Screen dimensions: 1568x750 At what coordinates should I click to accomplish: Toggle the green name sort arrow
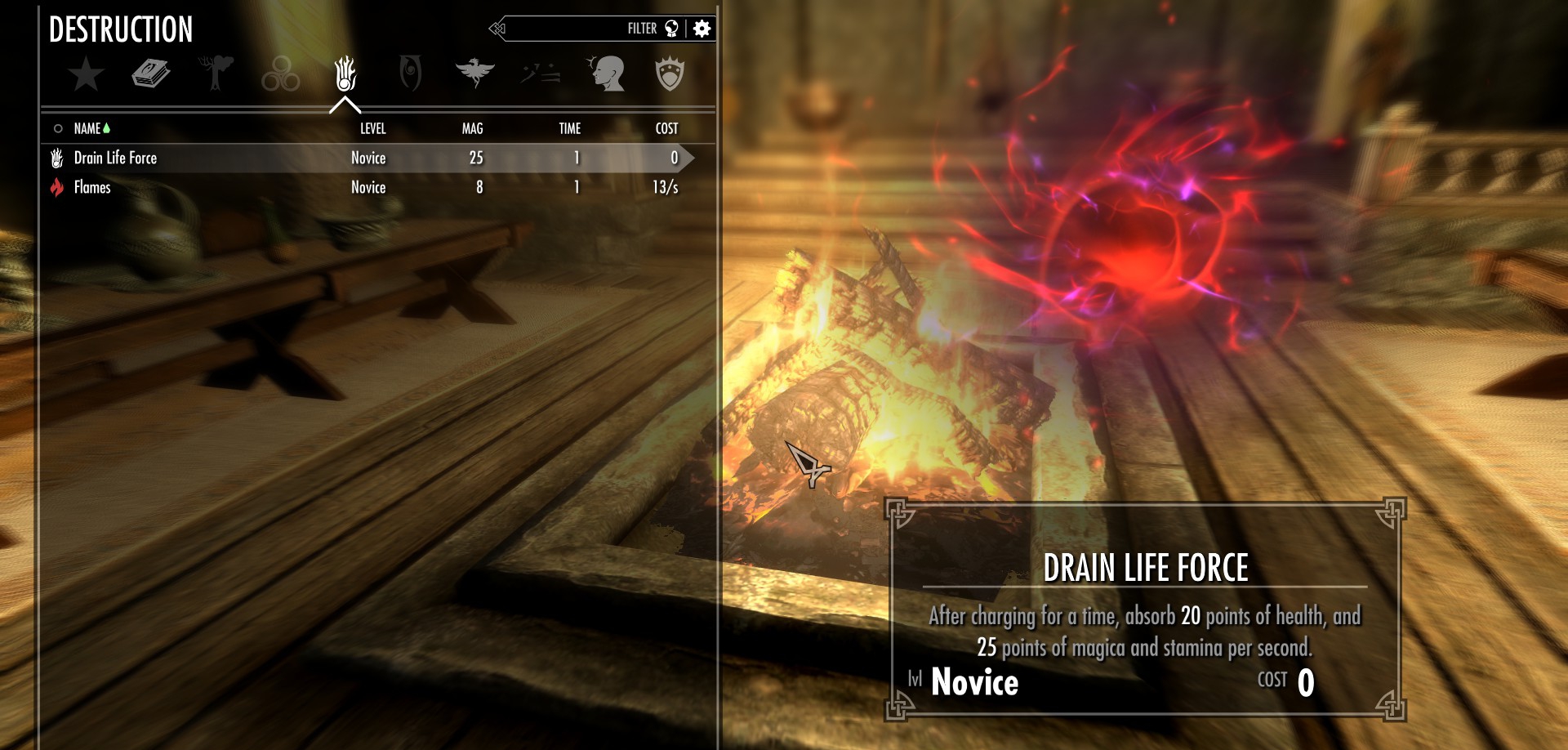click(107, 128)
